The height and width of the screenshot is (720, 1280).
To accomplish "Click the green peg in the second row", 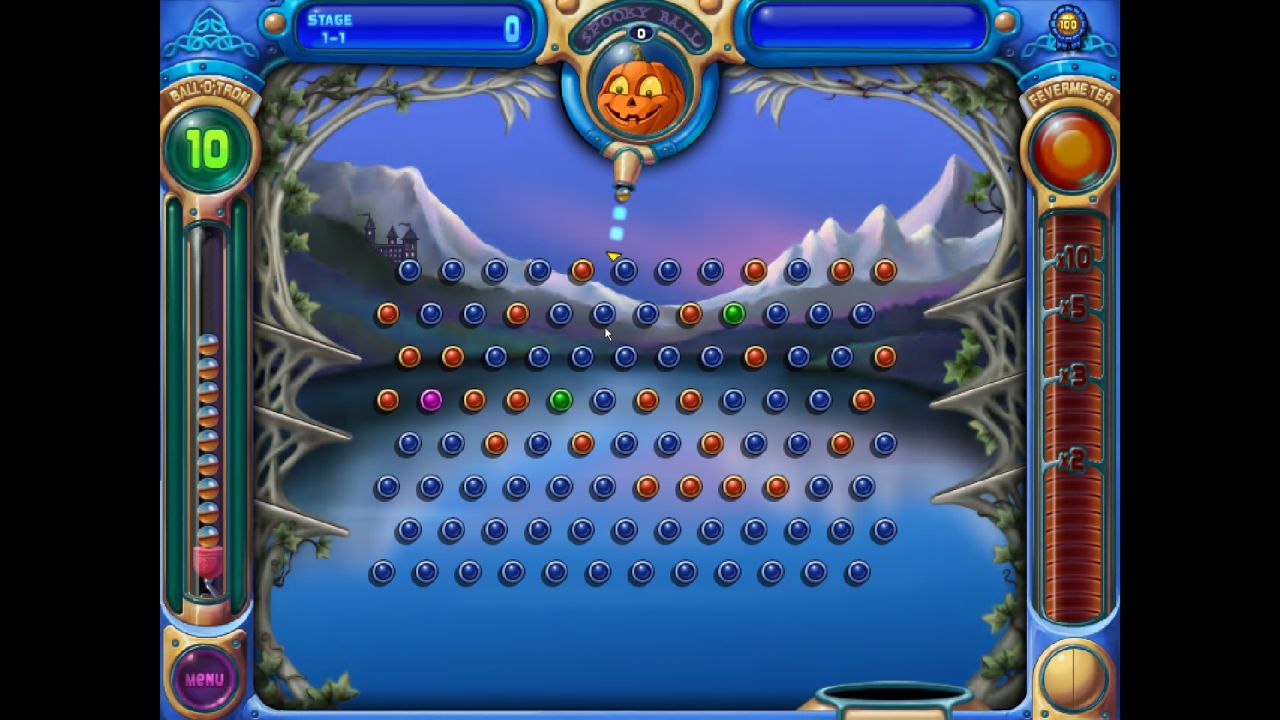I will pos(733,313).
